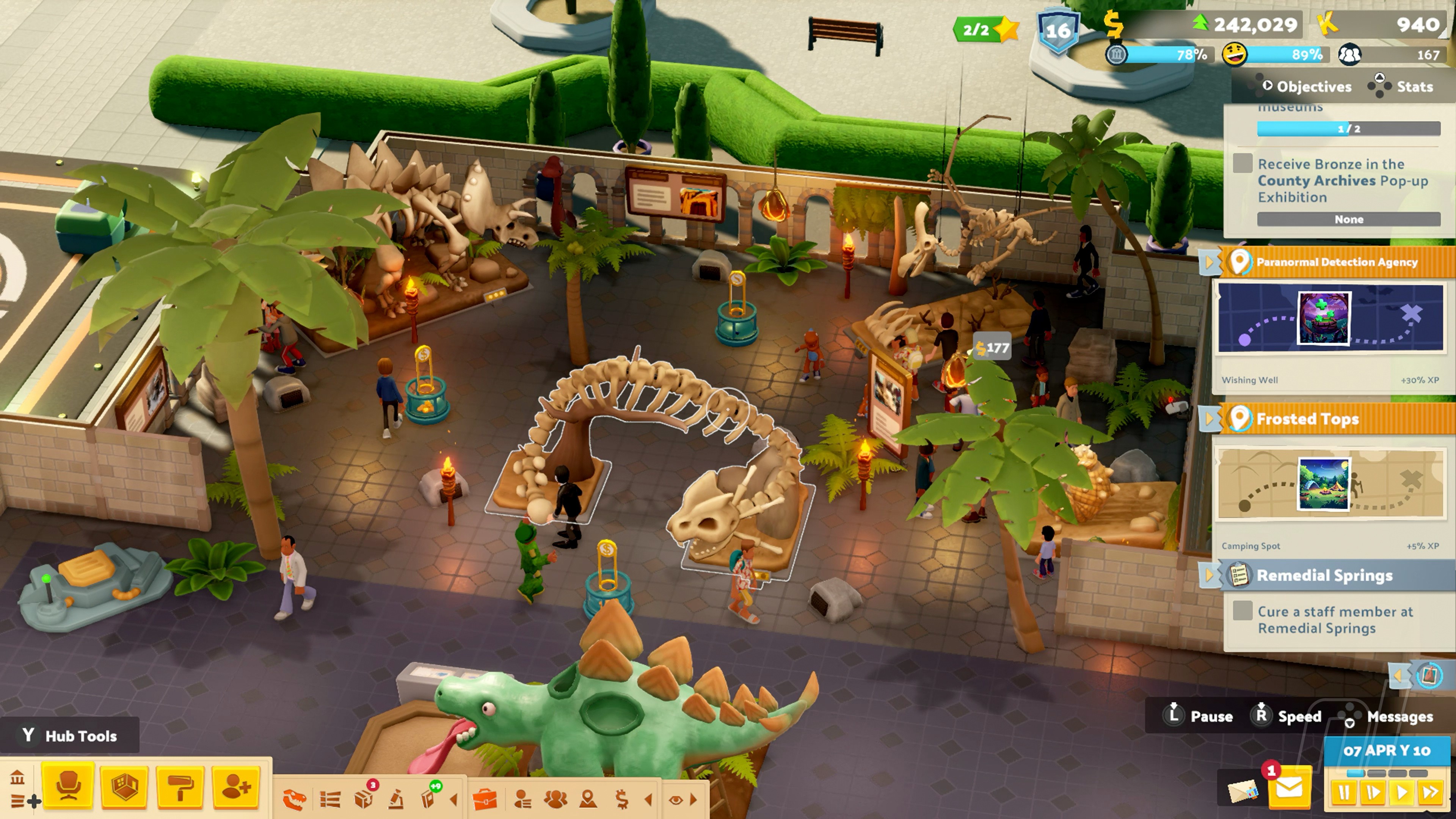The image size is (1456, 819).
Task: Pause the game with the pause button
Action: (x=1344, y=792)
